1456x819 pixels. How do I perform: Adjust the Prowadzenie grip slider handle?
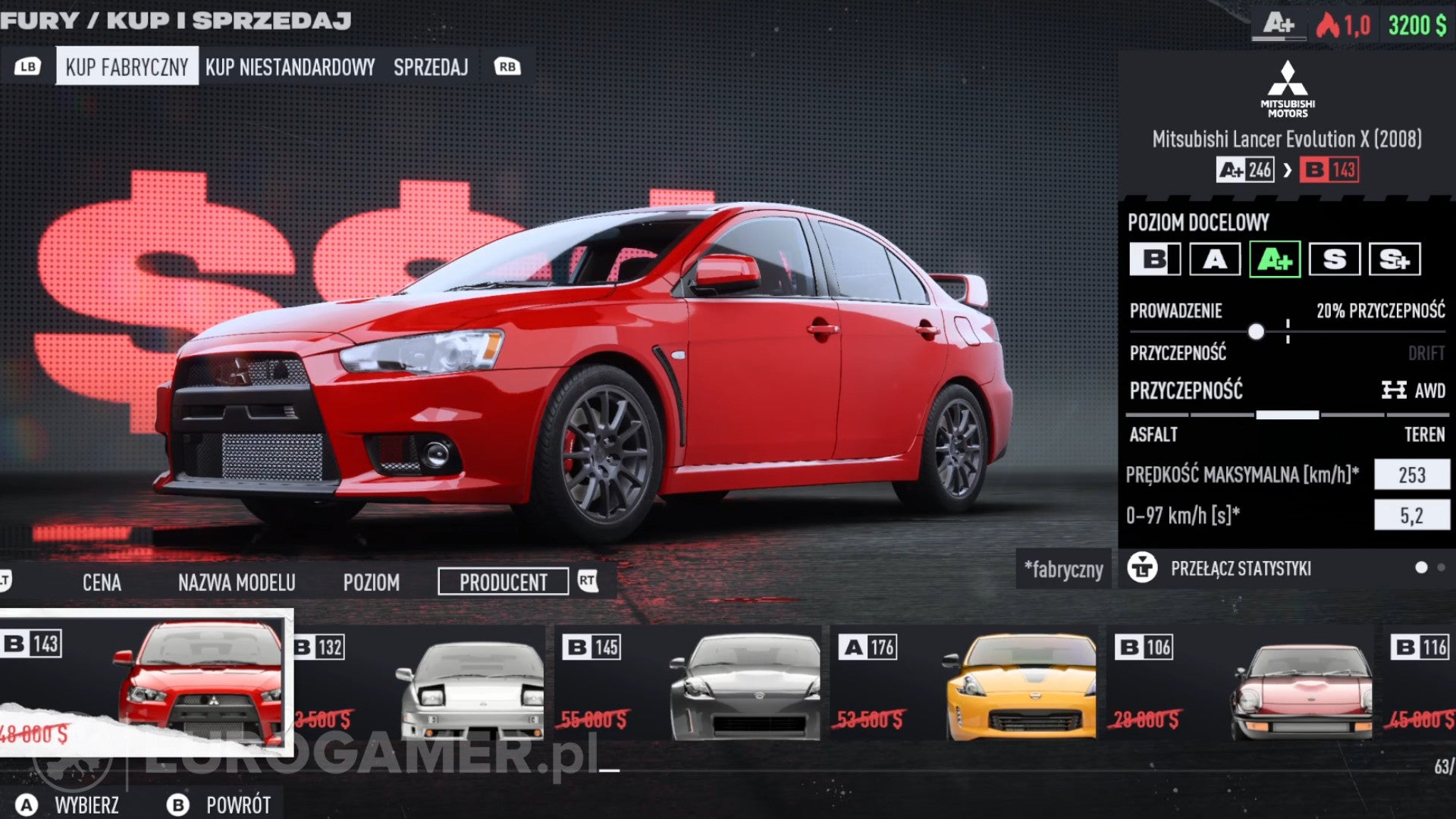click(1258, 331)
